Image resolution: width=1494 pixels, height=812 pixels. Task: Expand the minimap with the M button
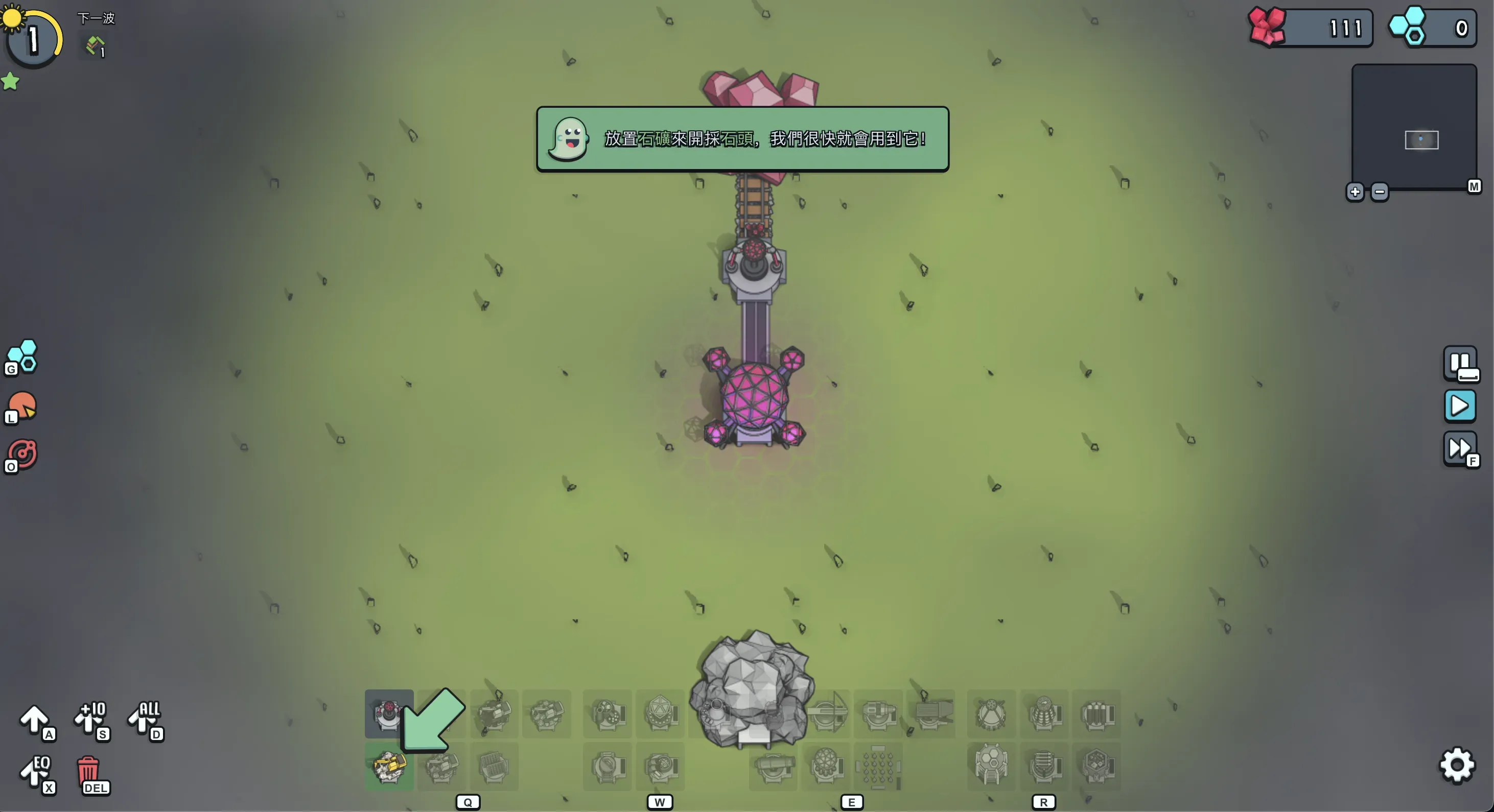click(x=1473, y=186)
